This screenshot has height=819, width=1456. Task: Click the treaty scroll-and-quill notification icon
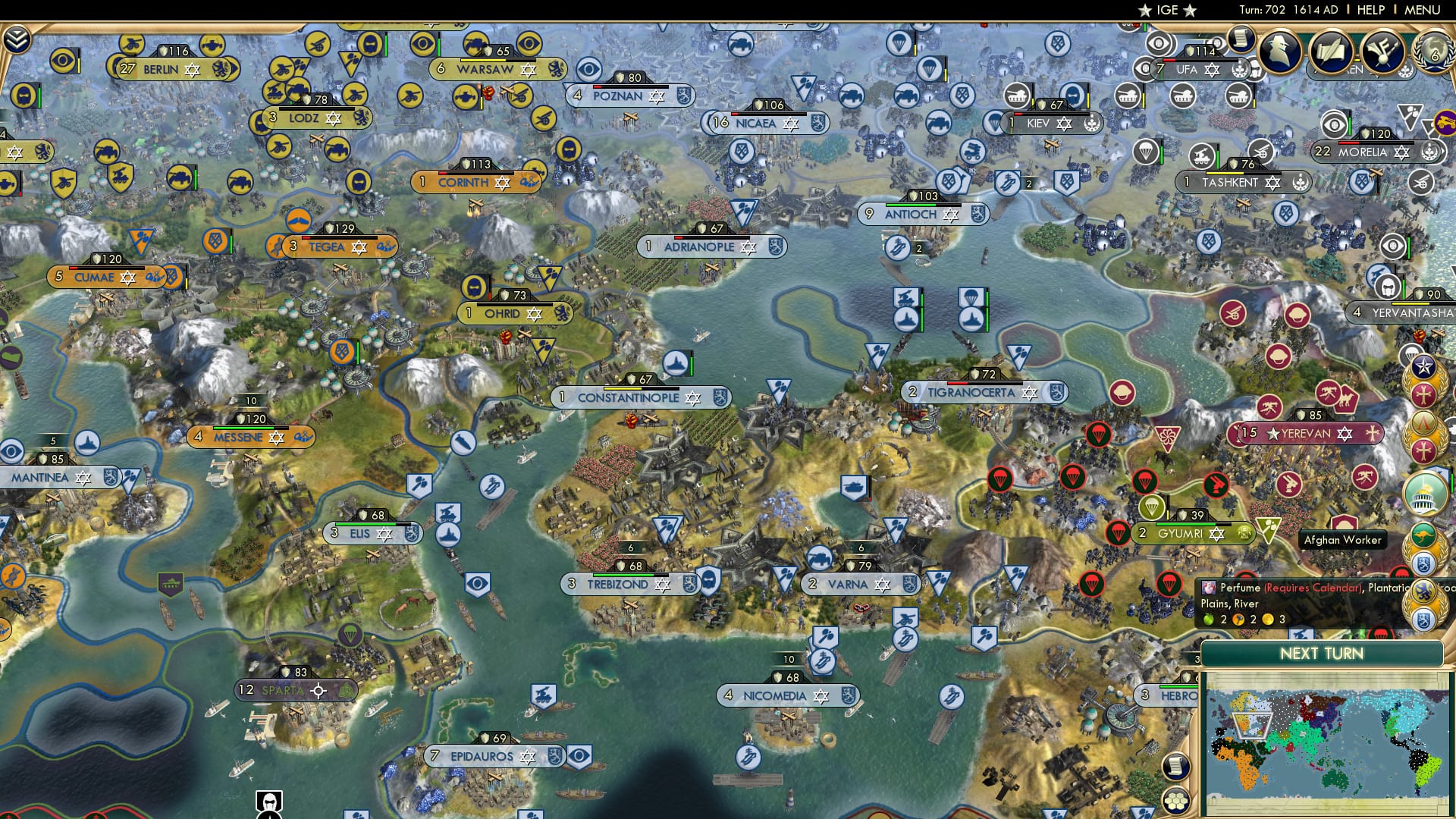[1329, 49]
